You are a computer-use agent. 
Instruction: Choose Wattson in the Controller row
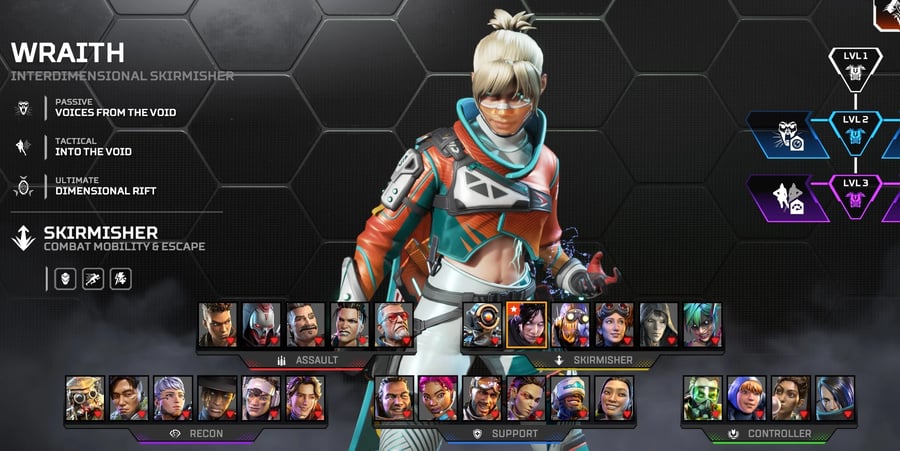click(x=747, y=398)
